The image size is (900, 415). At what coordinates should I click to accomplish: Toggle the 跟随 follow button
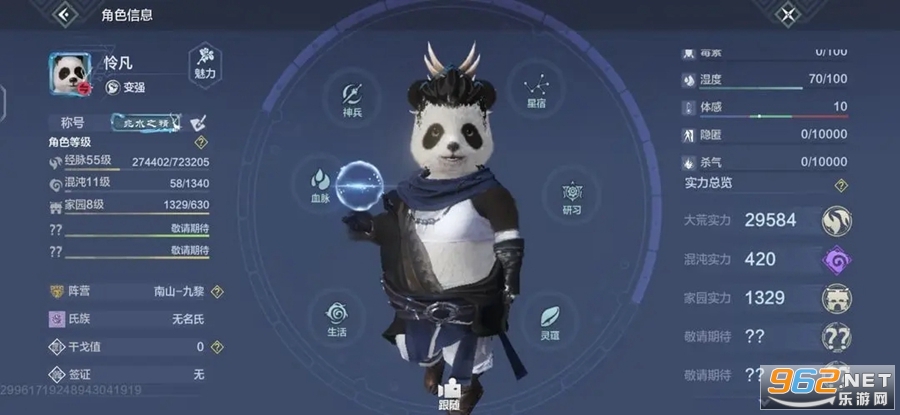[451, 395]
